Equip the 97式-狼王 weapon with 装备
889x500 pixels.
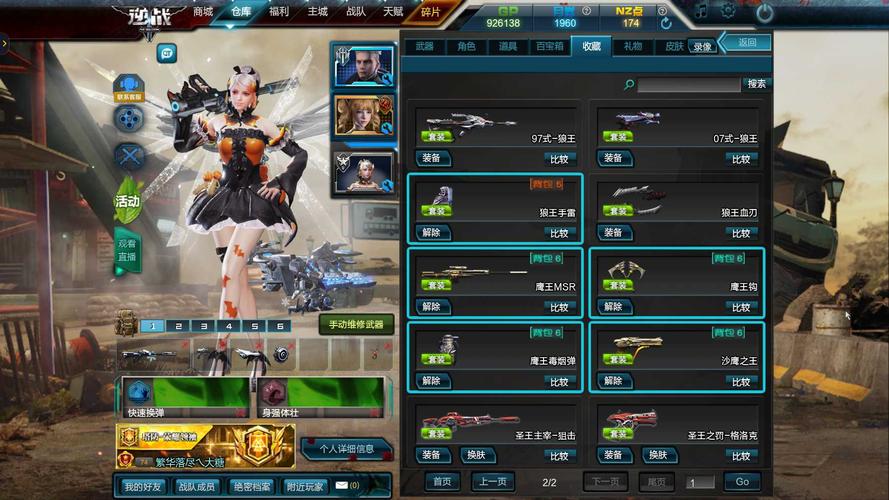[431, 158]
